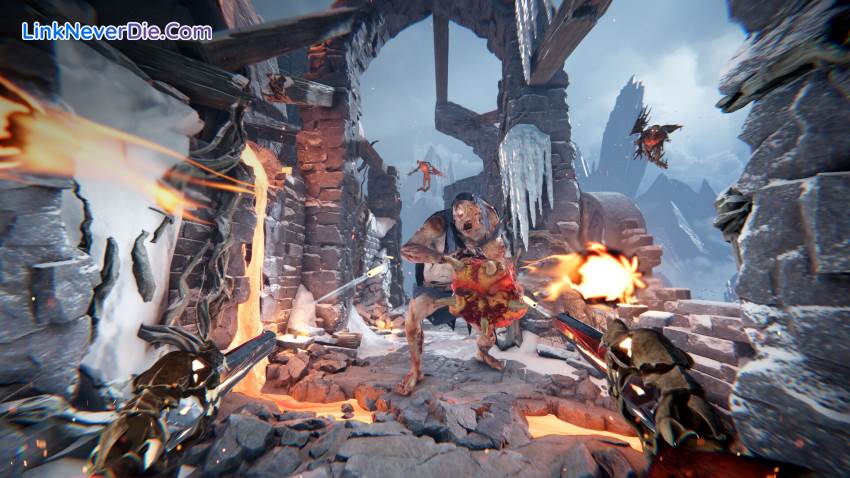The width and height of the screenshot is (850, 478).
Task: Click the LinkNeverDie.Com watermark link
Action: point(117,31)
